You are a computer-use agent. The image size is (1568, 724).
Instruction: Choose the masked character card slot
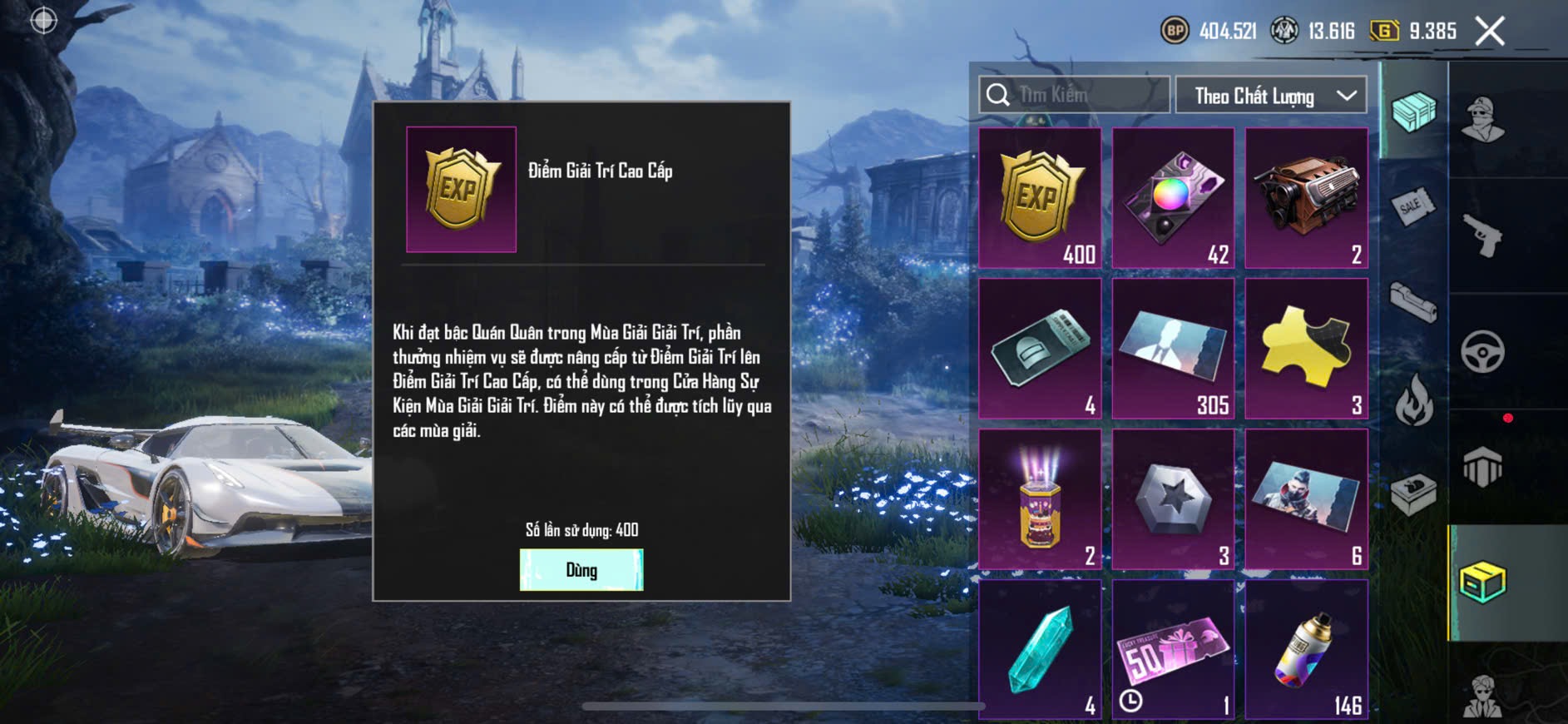[1306, 499]
